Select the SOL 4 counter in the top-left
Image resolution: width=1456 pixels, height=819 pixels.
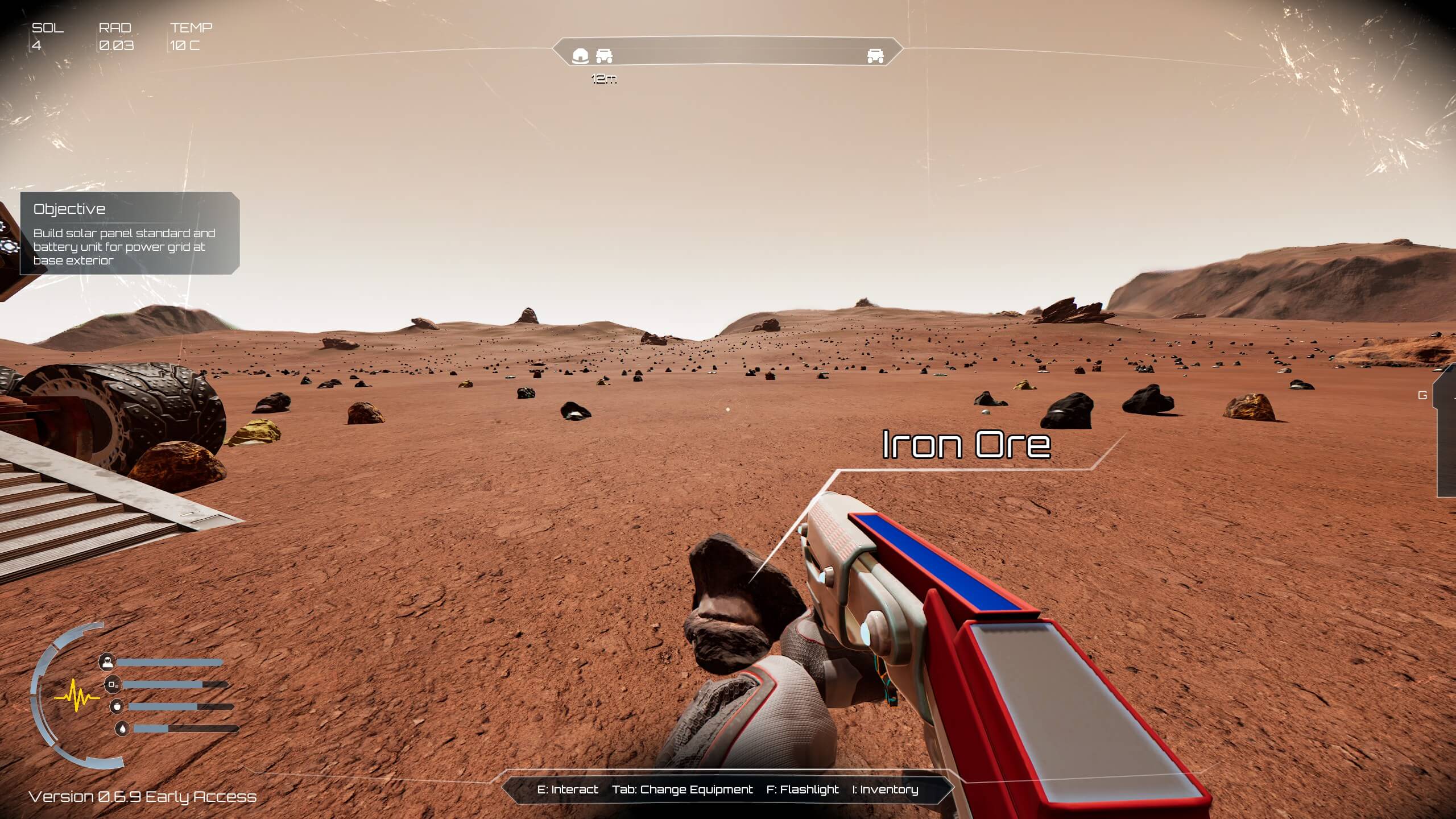tap(44, 35)
